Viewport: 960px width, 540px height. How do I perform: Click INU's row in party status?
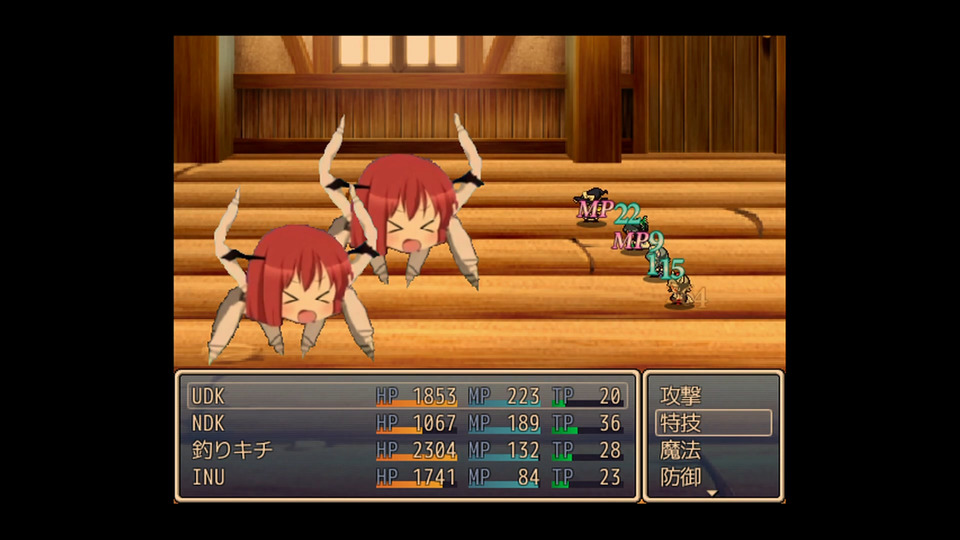point(406,477)
